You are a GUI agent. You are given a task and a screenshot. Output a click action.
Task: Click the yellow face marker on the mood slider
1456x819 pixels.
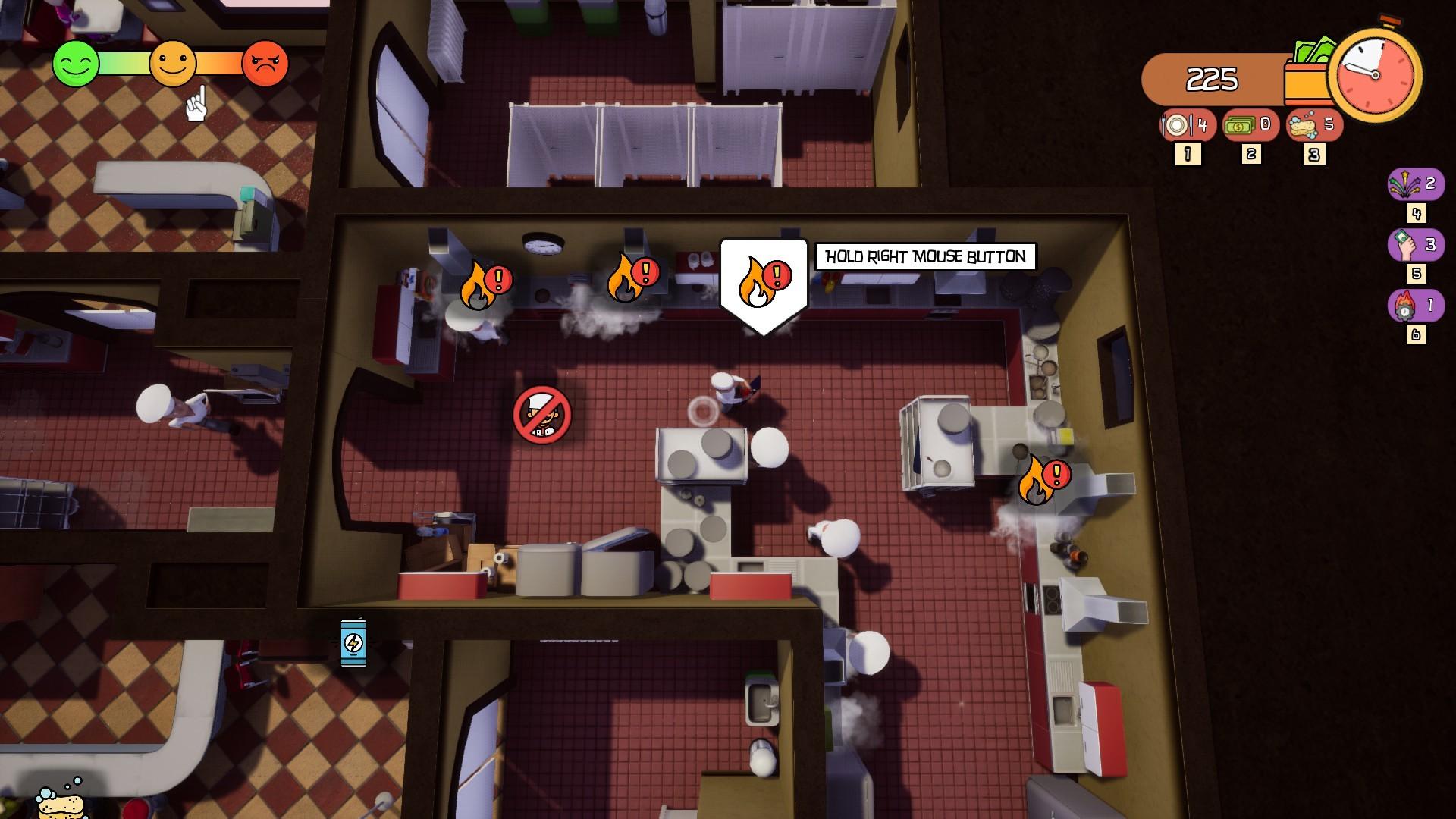[x=173, y=61]
